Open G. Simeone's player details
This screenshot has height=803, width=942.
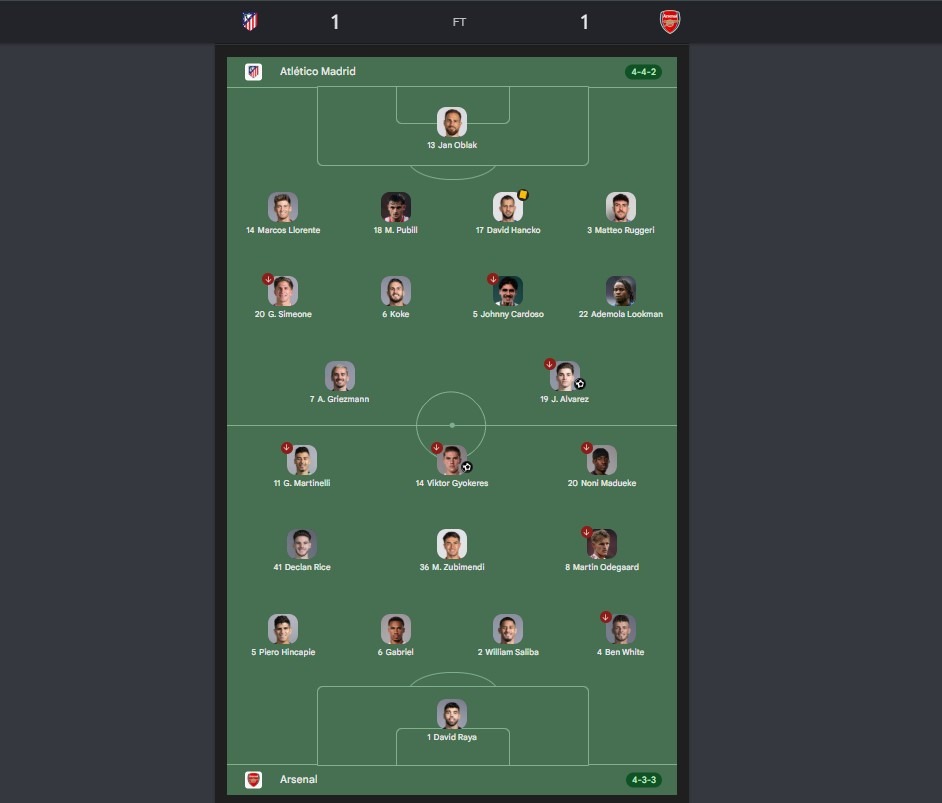point(283,291)
